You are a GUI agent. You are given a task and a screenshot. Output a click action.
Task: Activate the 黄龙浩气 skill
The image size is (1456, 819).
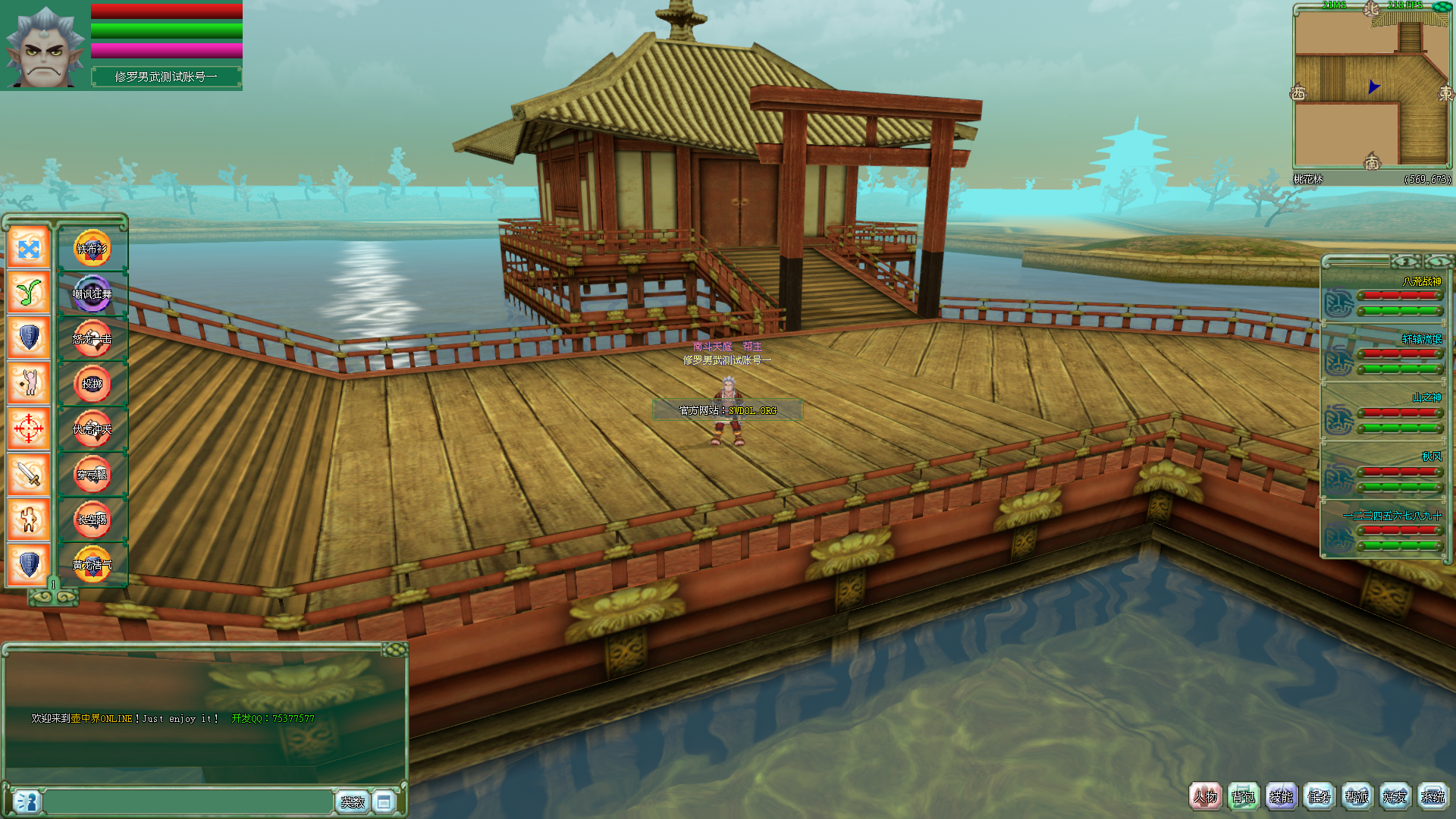click(x=92, y=565)
